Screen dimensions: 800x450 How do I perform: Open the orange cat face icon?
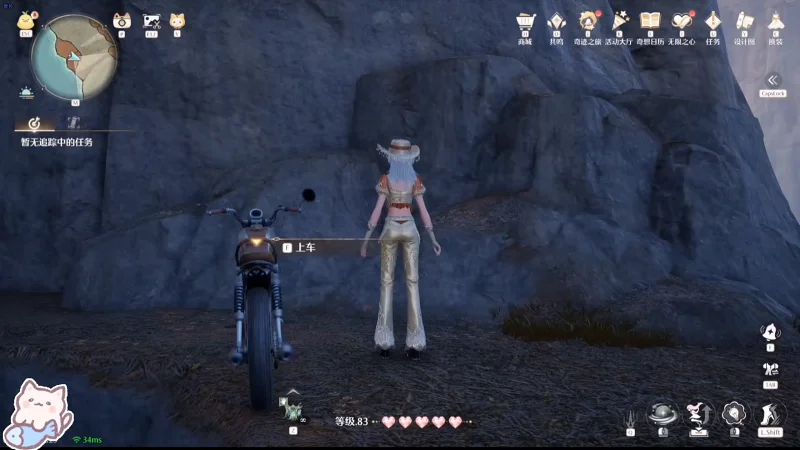click(177, 21)
